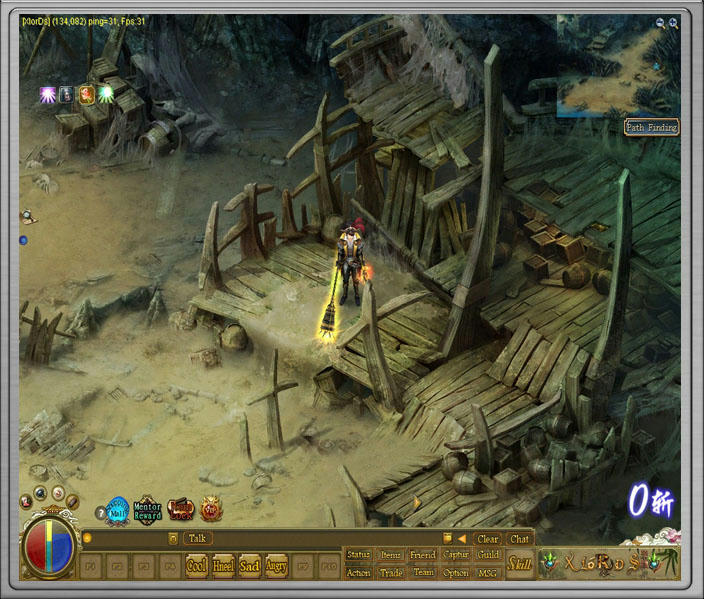This screenshot has width=704, height=599.
Task: Activate Path Finding
Action: click(x=651, y=127)
